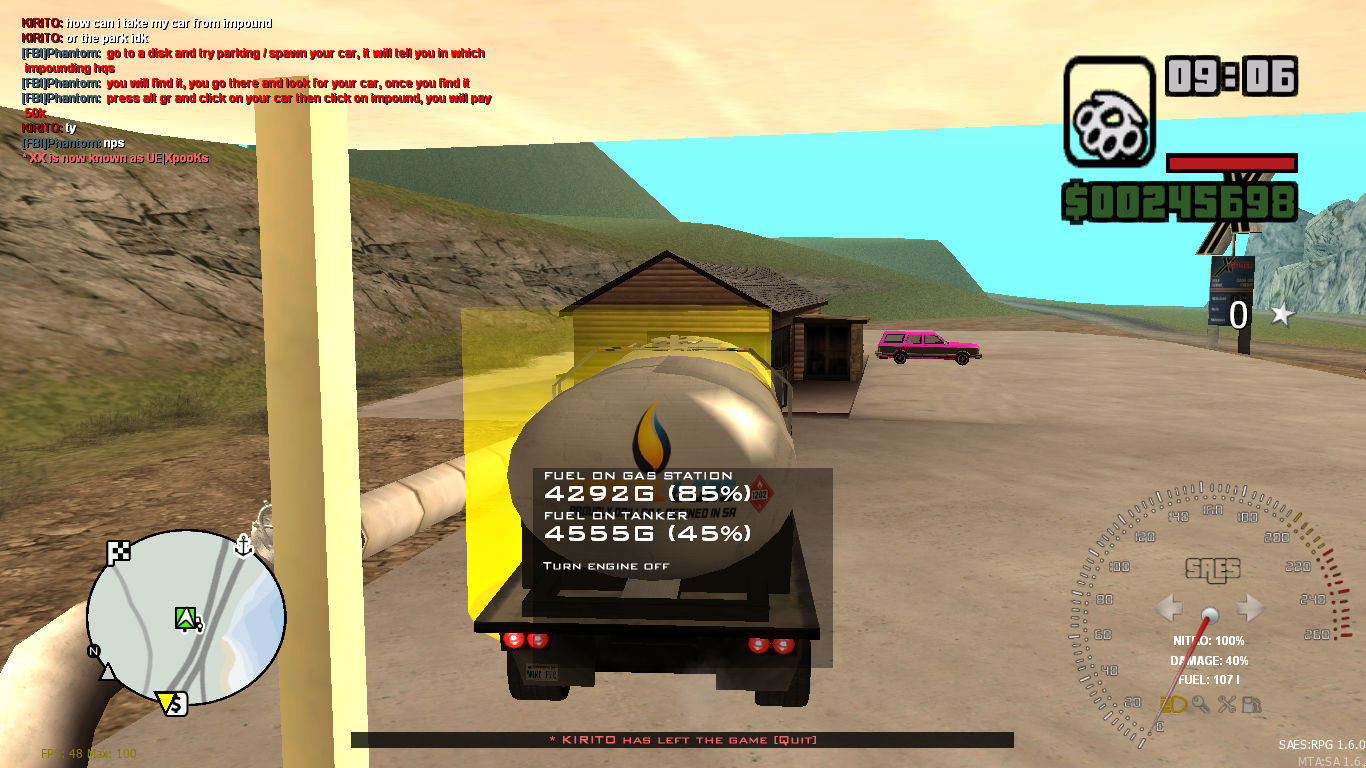Image resolution: width=1366 pixels, height=768 pixels.
Task: Toggle the yellow triangle destination blip
Action: tap(165, 701)
